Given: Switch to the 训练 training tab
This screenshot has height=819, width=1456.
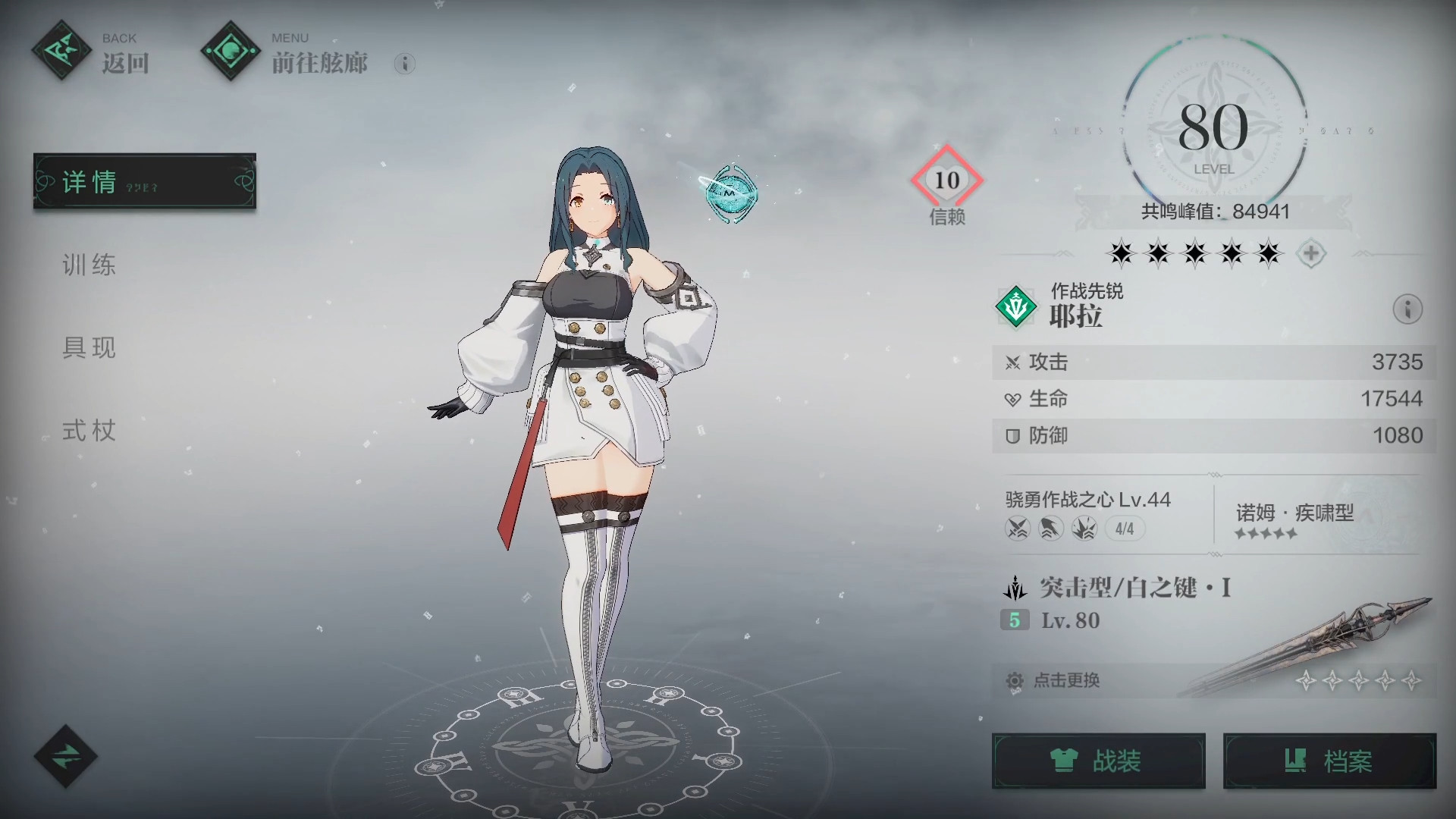Looking at the screenshot, I should click(x=89, y=265).
